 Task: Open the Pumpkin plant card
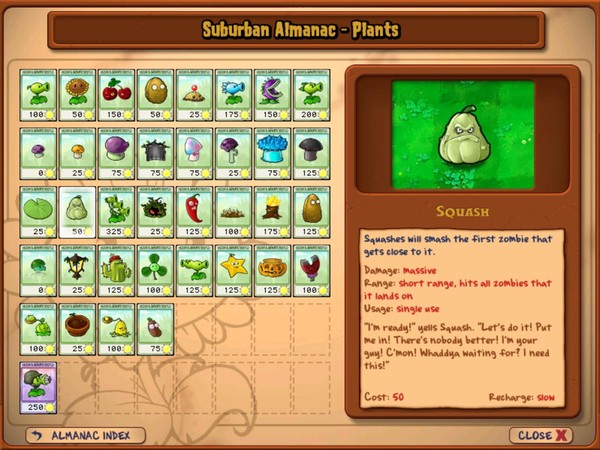point(272,271)
